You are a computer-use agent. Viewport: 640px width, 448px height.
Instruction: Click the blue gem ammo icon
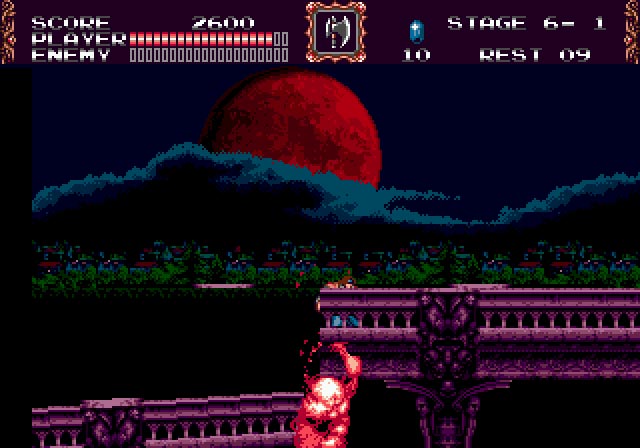416,29
